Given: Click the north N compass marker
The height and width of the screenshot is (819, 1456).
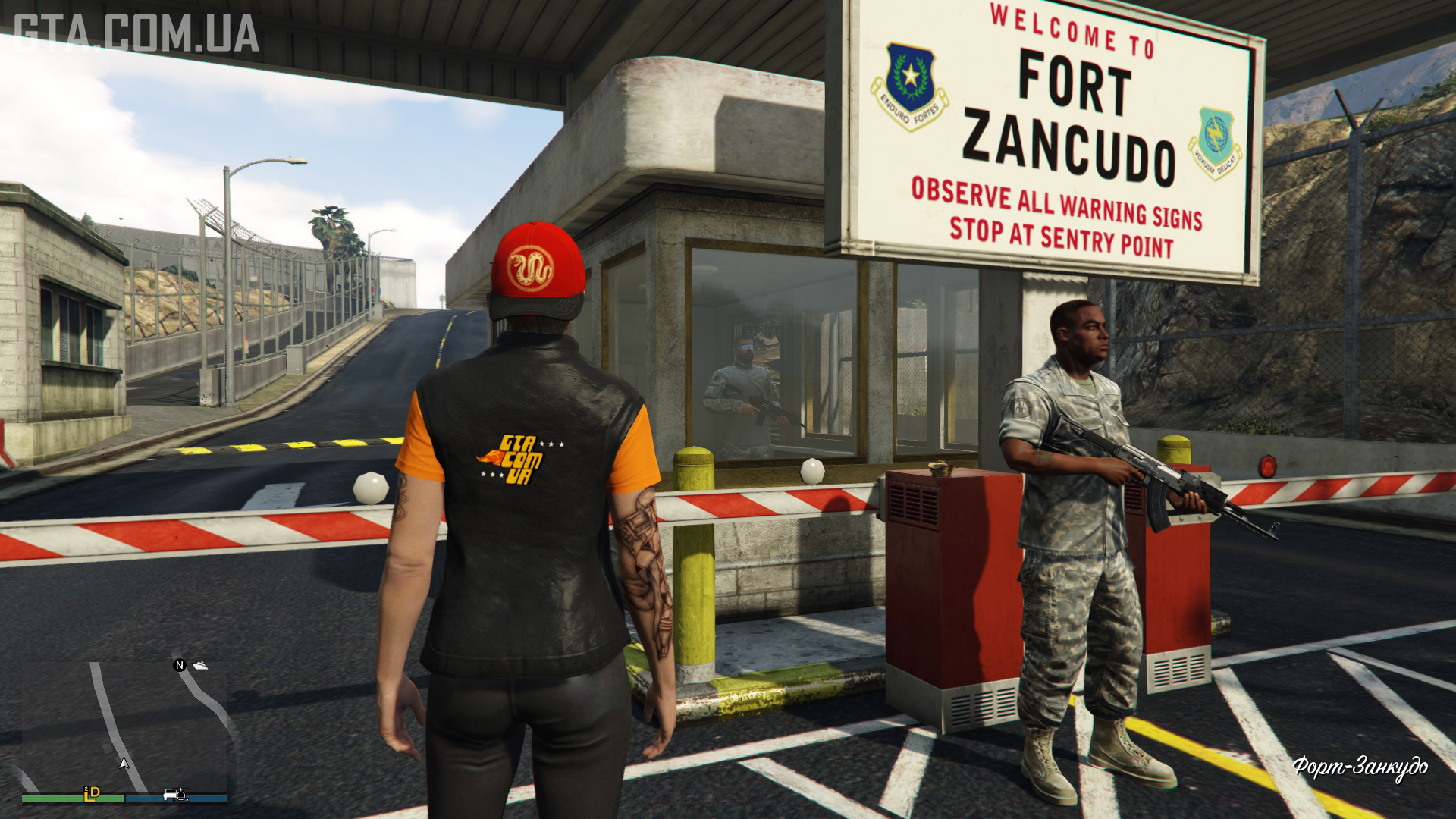Looking at the screenshot, I should click(180, 665).
